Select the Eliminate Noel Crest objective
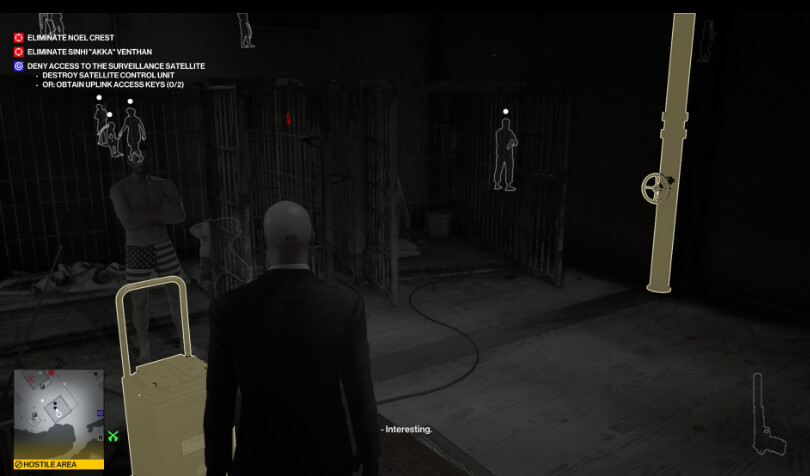Viewport: 810px width, 476px height. 70,38
